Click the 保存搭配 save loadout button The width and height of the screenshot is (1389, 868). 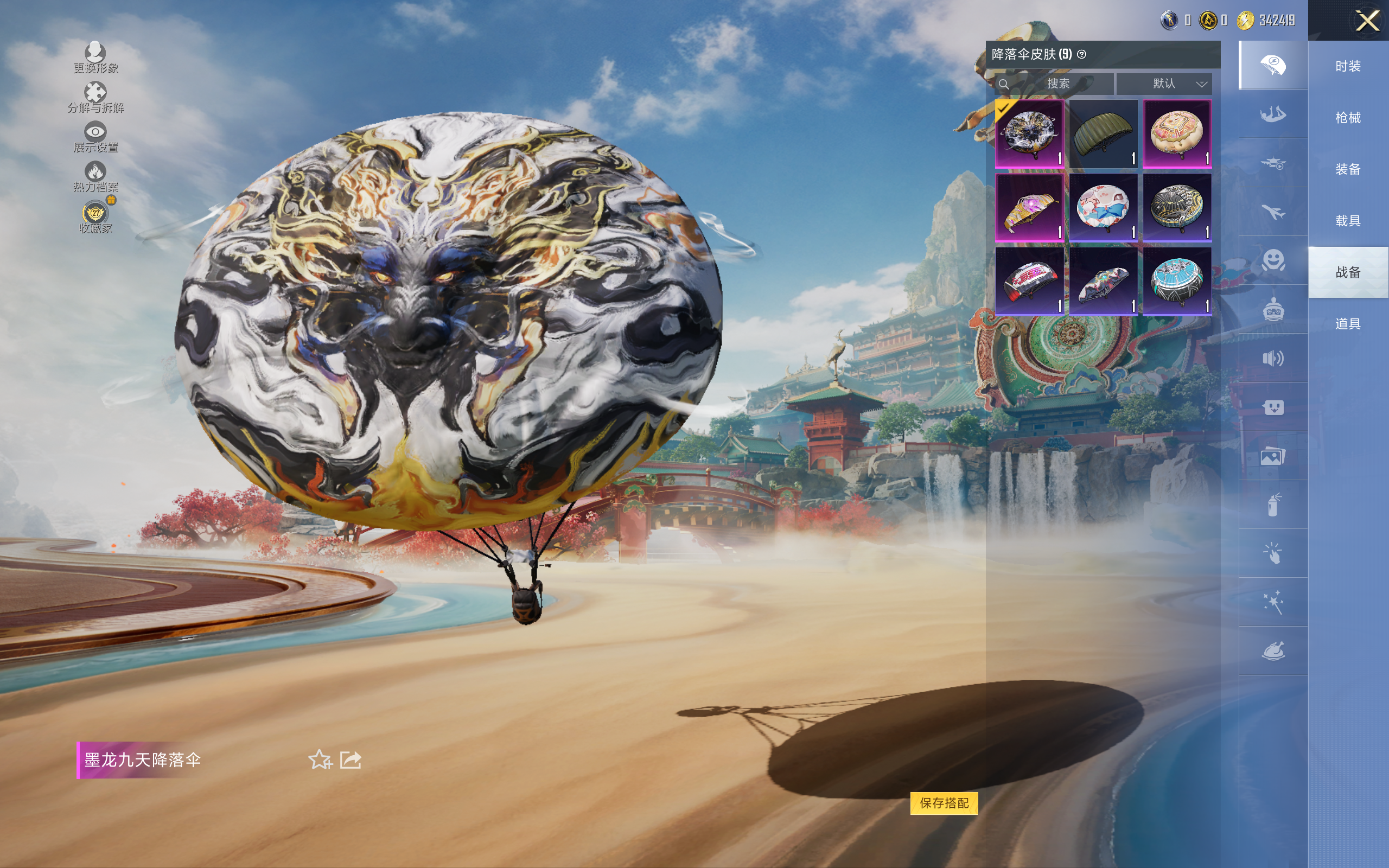point(944,802)
